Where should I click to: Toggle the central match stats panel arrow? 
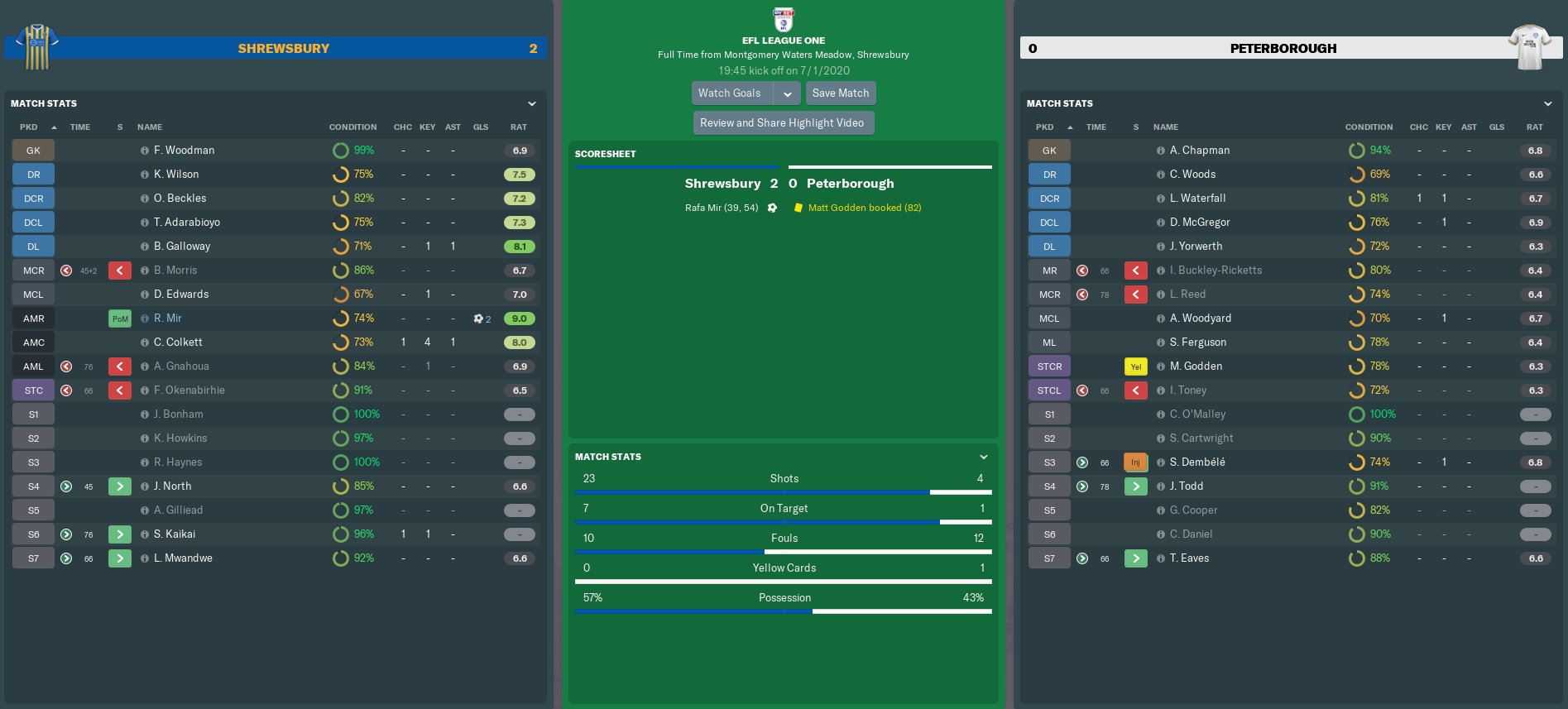pos(984,457)
